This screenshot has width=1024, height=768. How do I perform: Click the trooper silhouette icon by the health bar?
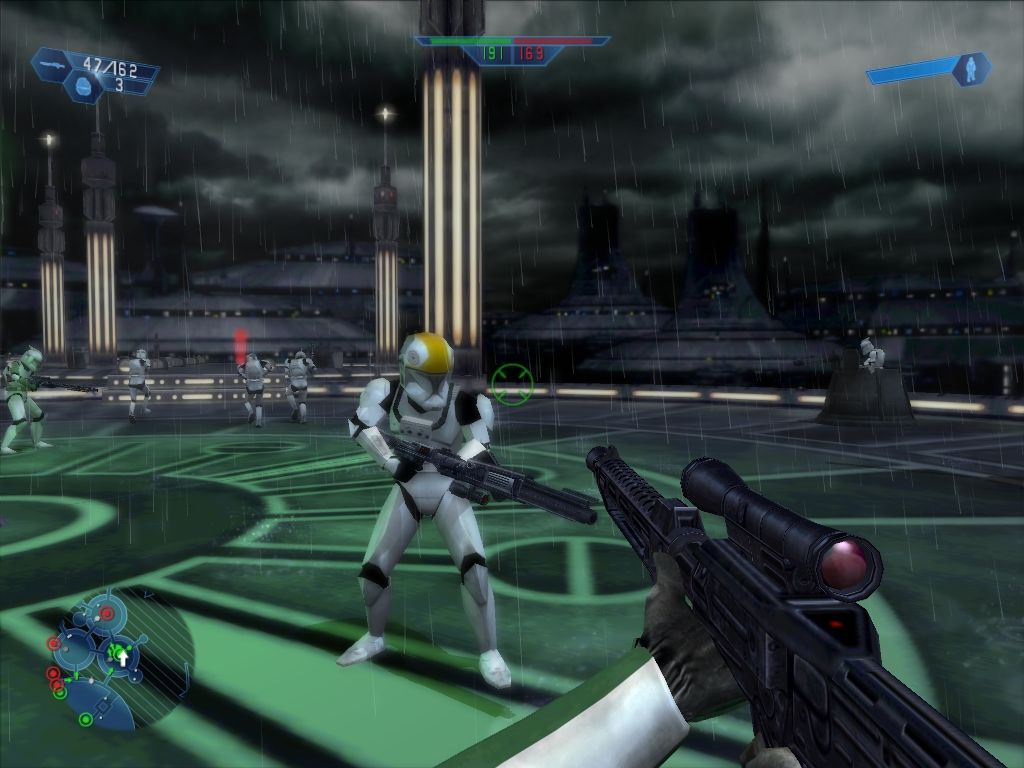click(970, 68)
